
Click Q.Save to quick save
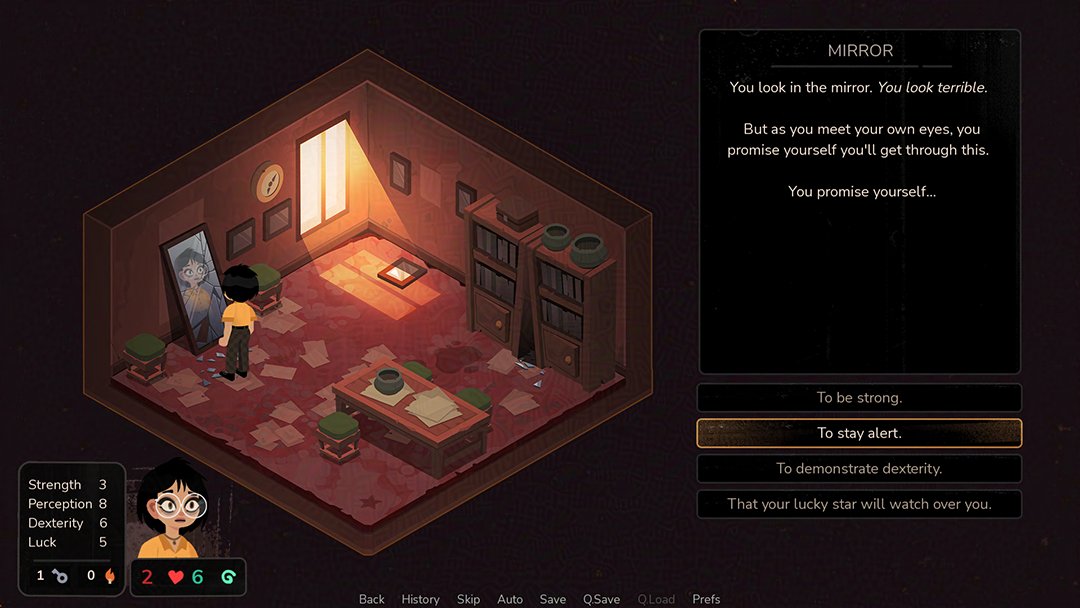click(x=602, y=599)
